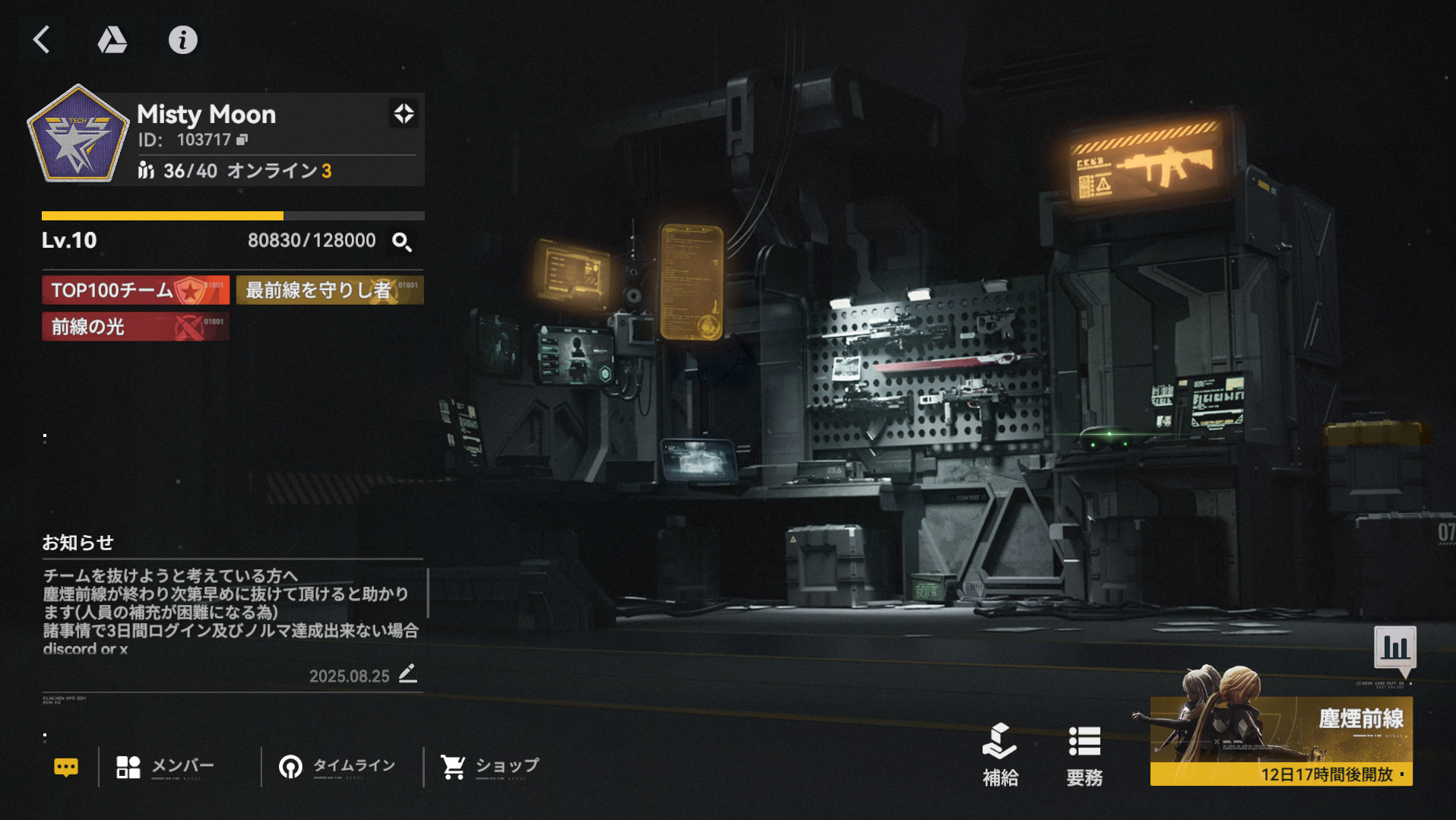Open 補給 supply menu
1456x820 pixels.
tap(1000, 754)
